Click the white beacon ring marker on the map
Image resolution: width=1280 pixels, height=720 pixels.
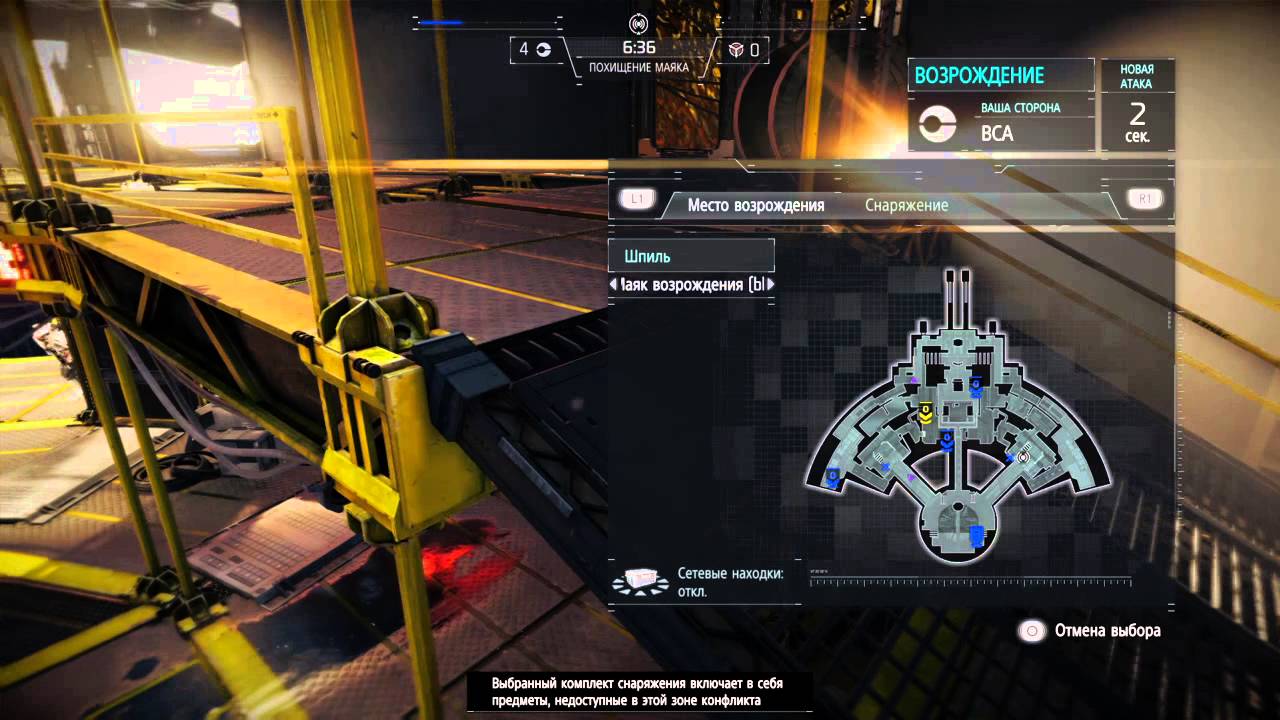pyautogui.click(x=1022, y=457)
